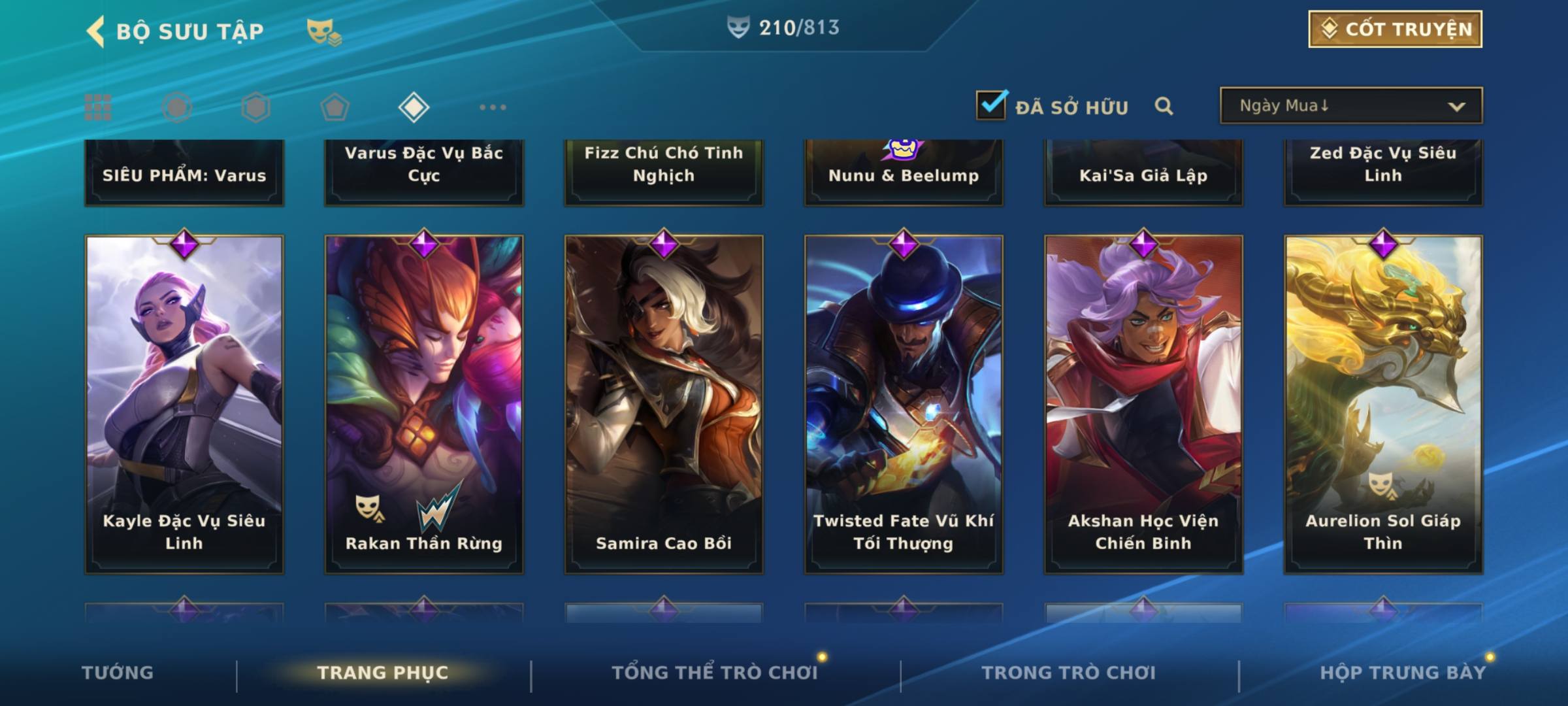Open the Cốt Truyện button

click(x=1395, y=29)
